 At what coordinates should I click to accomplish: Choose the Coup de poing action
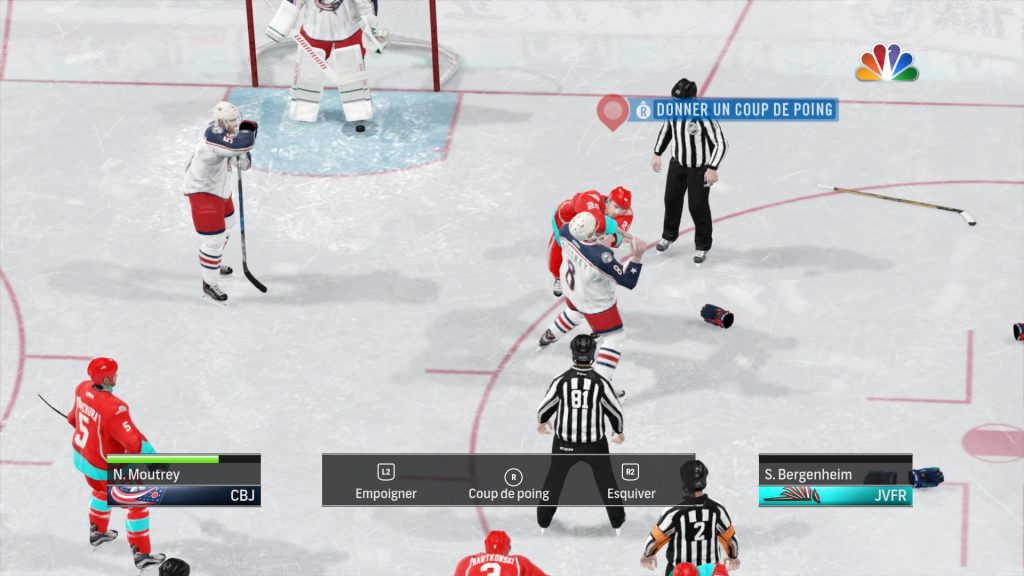coord(509,482)
